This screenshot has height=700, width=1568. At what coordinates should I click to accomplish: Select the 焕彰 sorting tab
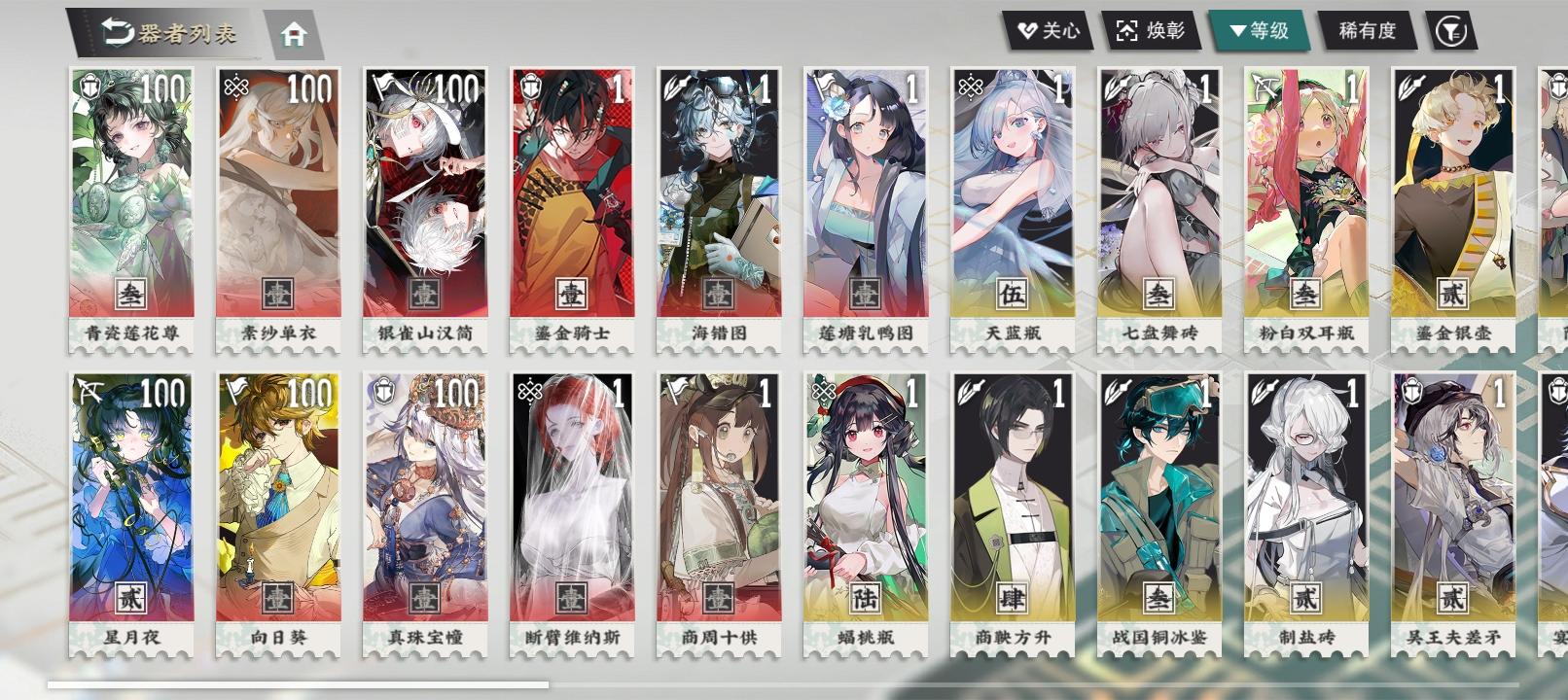(1153, 29)
